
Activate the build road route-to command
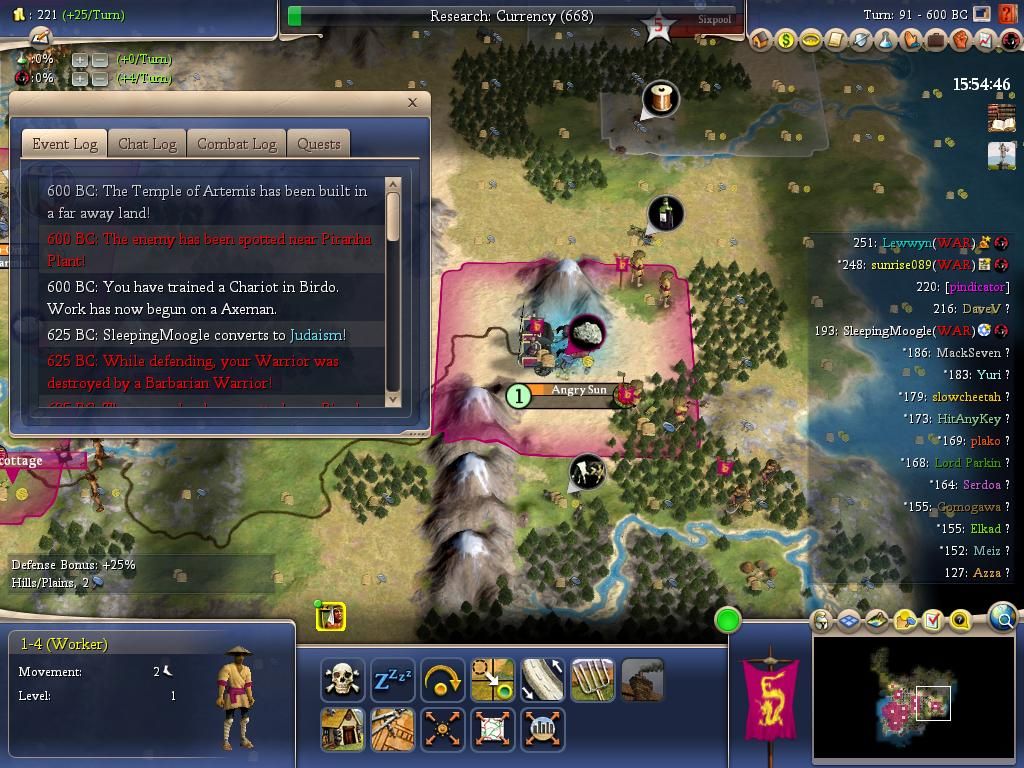tap(493, 680)
